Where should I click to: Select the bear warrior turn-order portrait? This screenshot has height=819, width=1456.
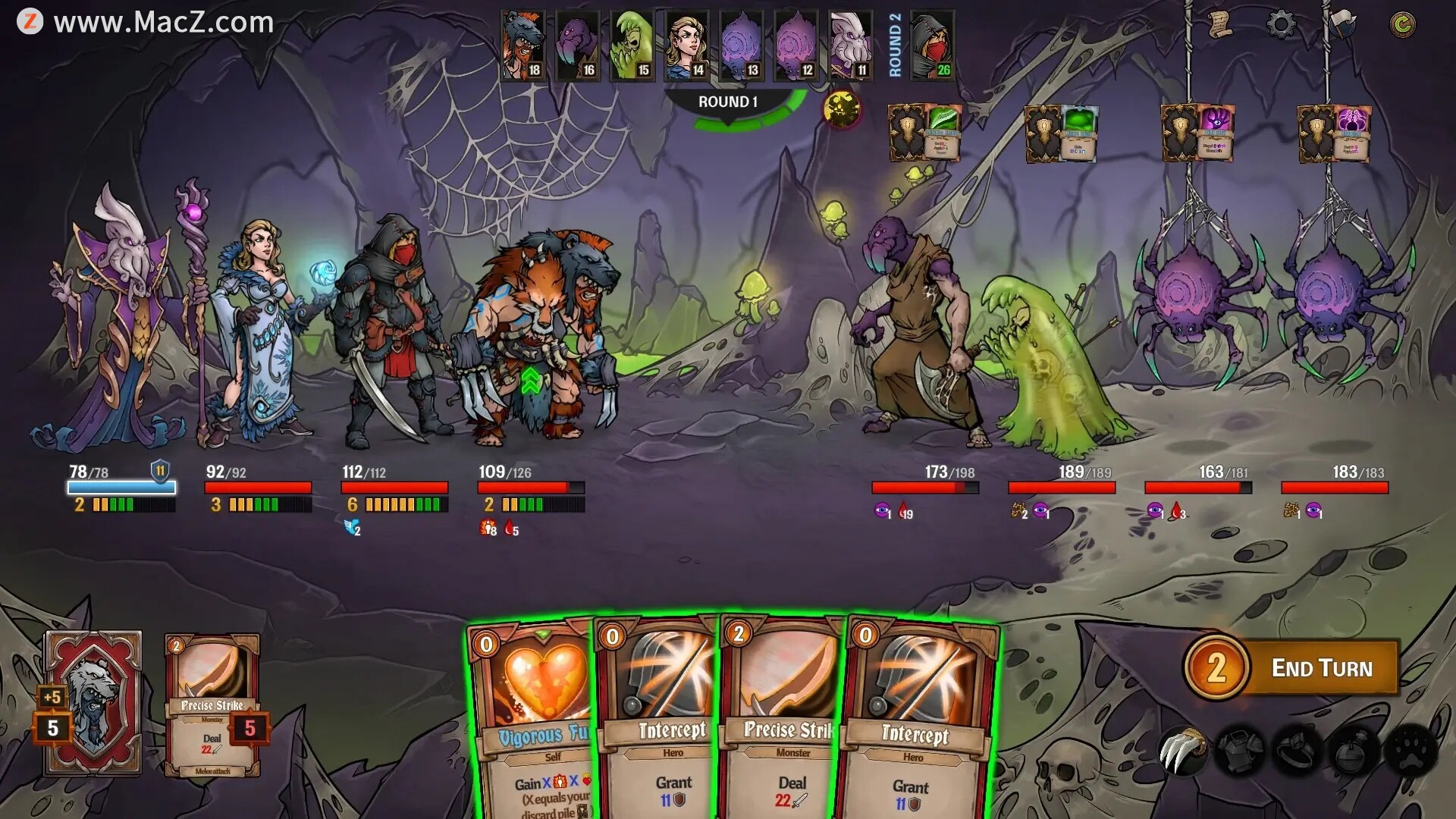(x=523, y=45)
